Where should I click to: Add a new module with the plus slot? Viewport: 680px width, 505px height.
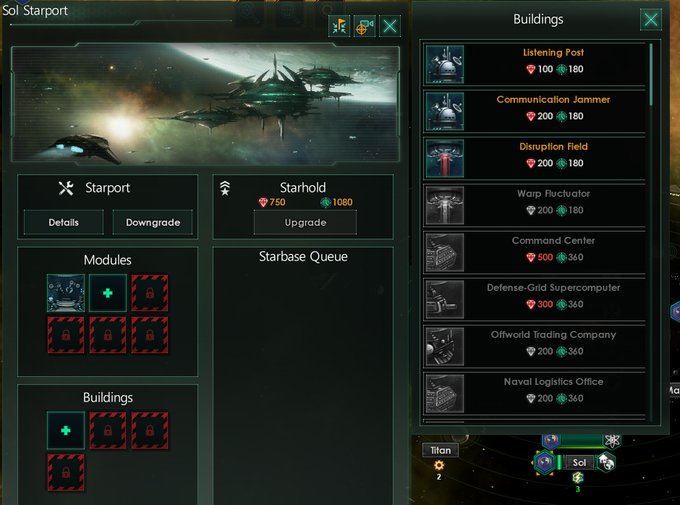coord(108,293)
